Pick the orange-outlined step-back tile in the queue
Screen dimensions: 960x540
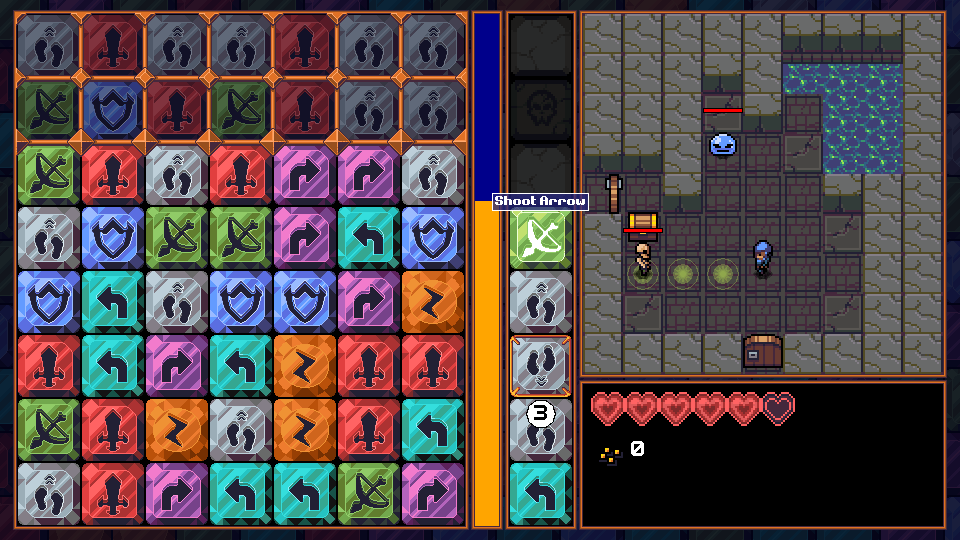click(x=540, y=366)
